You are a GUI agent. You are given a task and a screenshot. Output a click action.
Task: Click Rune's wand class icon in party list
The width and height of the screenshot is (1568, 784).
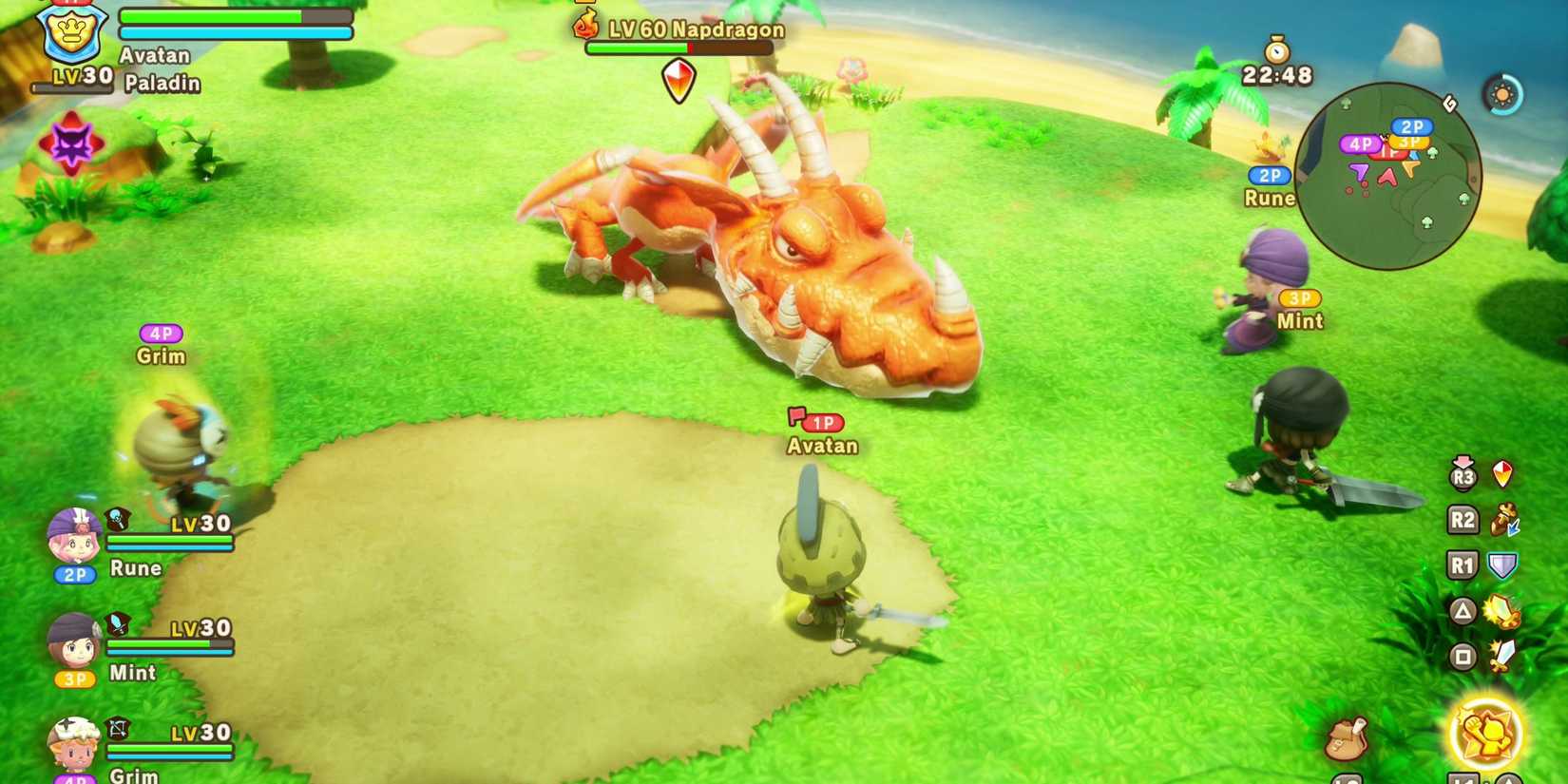pos(116,519)
